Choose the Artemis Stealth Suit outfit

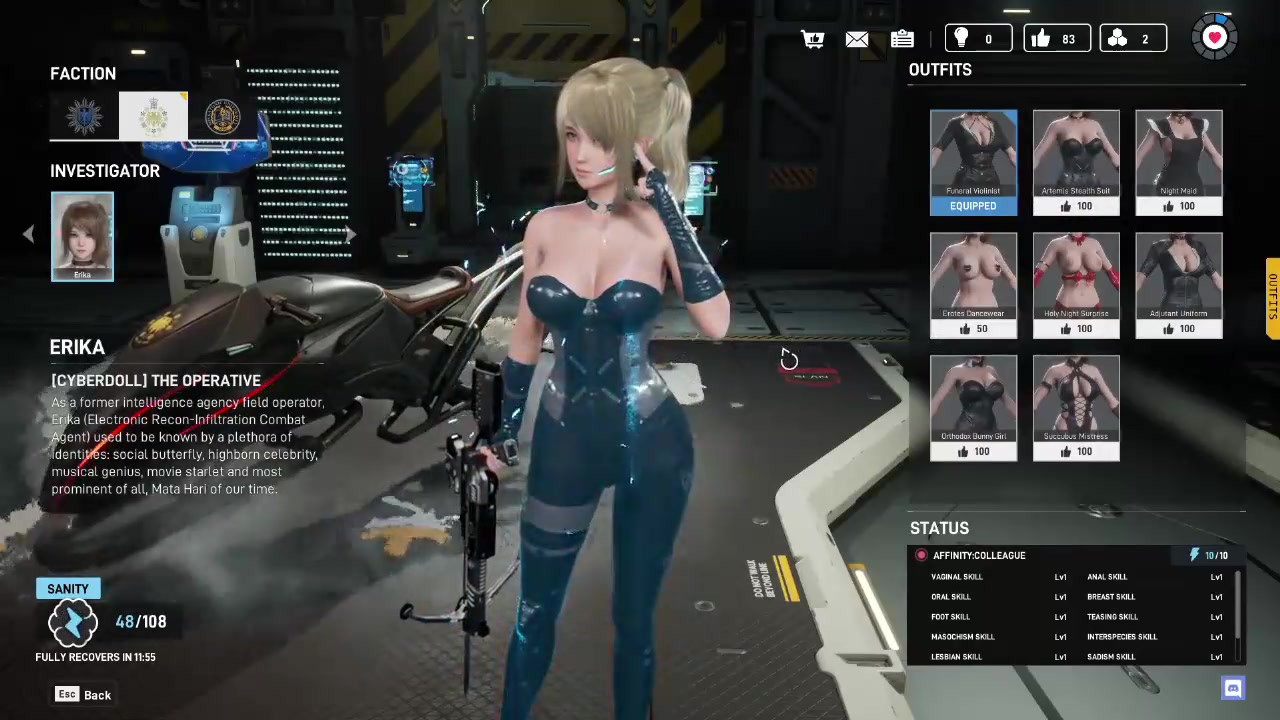[x=1076, y=162]
